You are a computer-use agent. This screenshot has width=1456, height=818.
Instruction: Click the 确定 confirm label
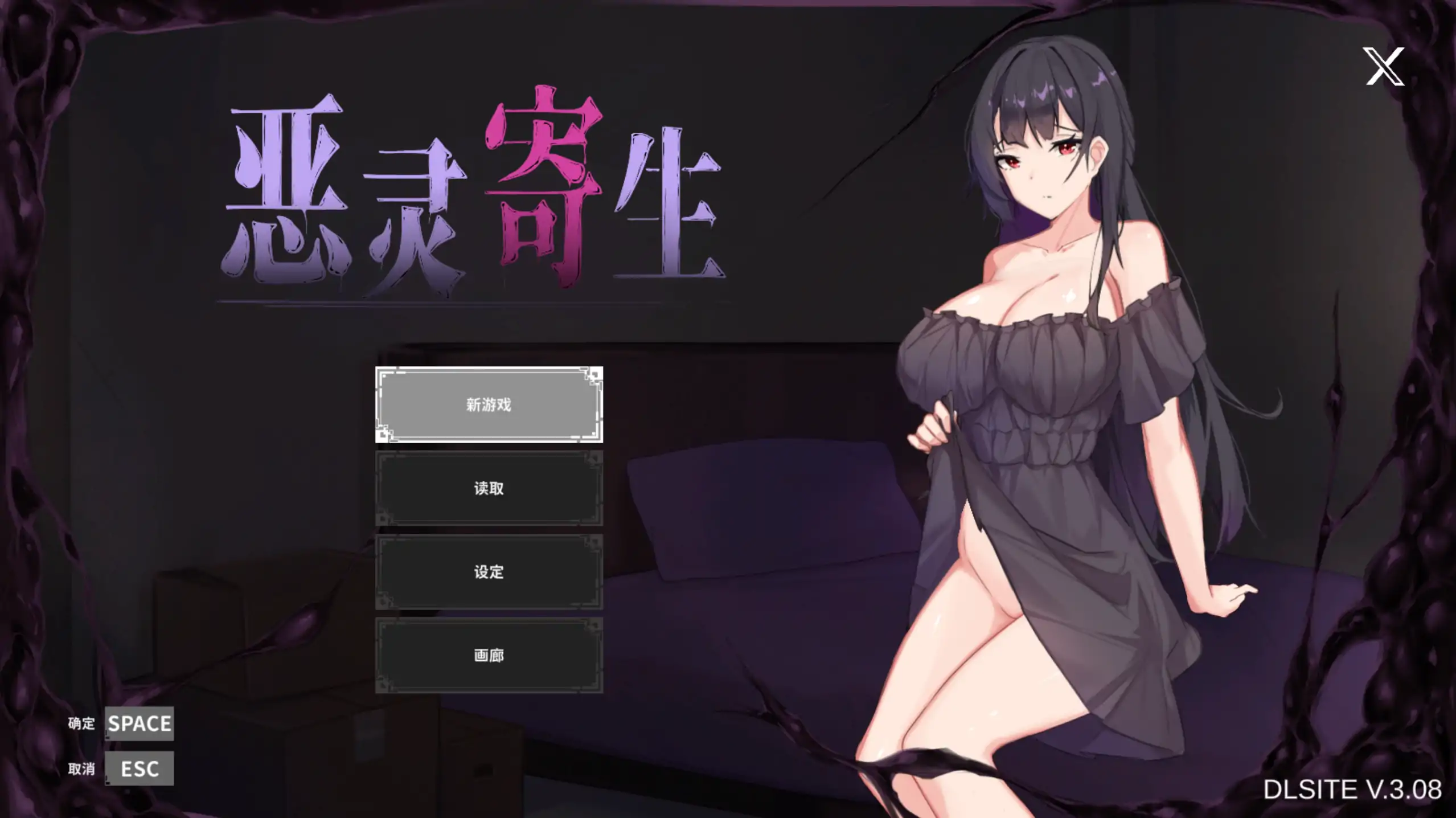(x=81, y=724)
